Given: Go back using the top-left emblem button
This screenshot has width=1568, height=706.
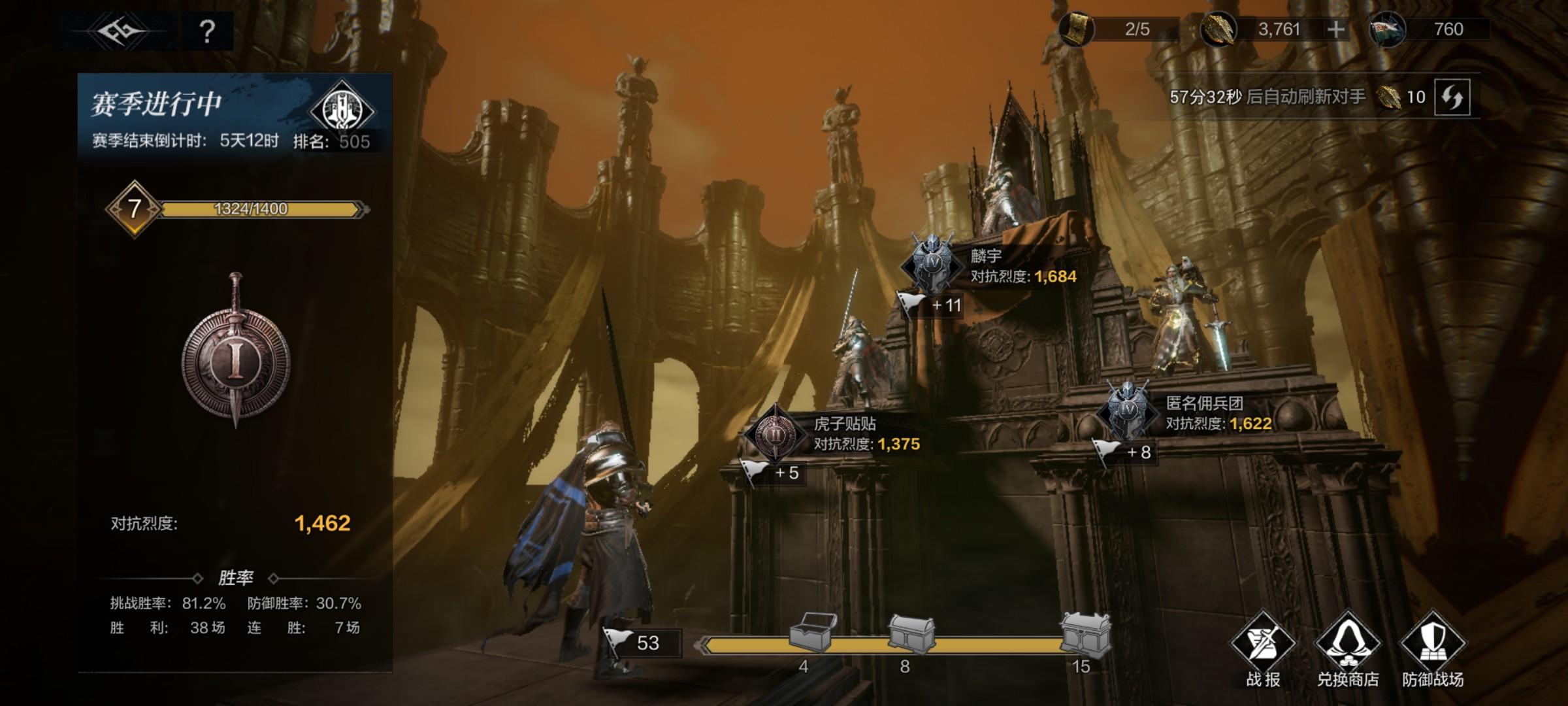Looking at the screenshot, I should point(118,31).
